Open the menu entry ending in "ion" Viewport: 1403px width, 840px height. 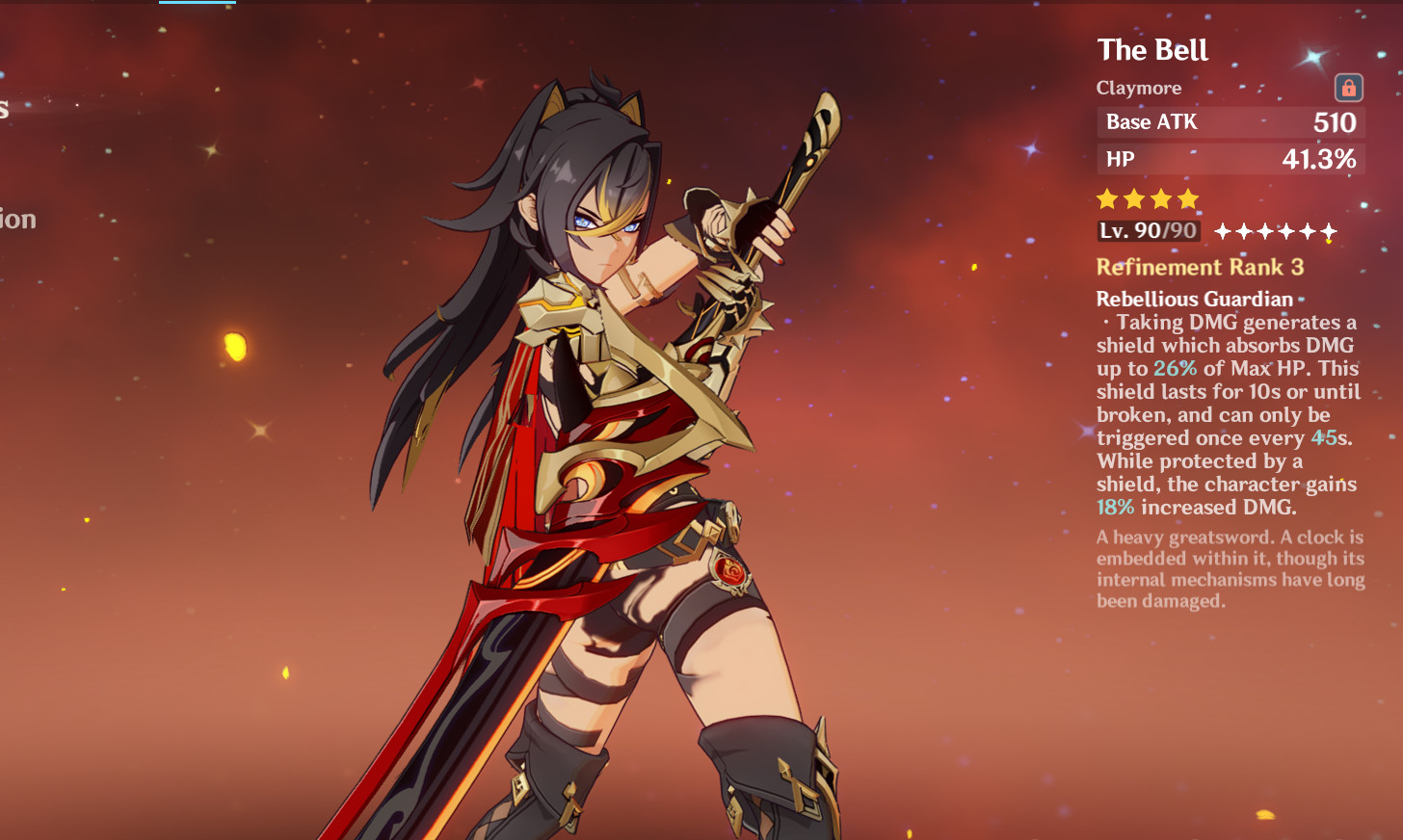[x=17, y=220]
